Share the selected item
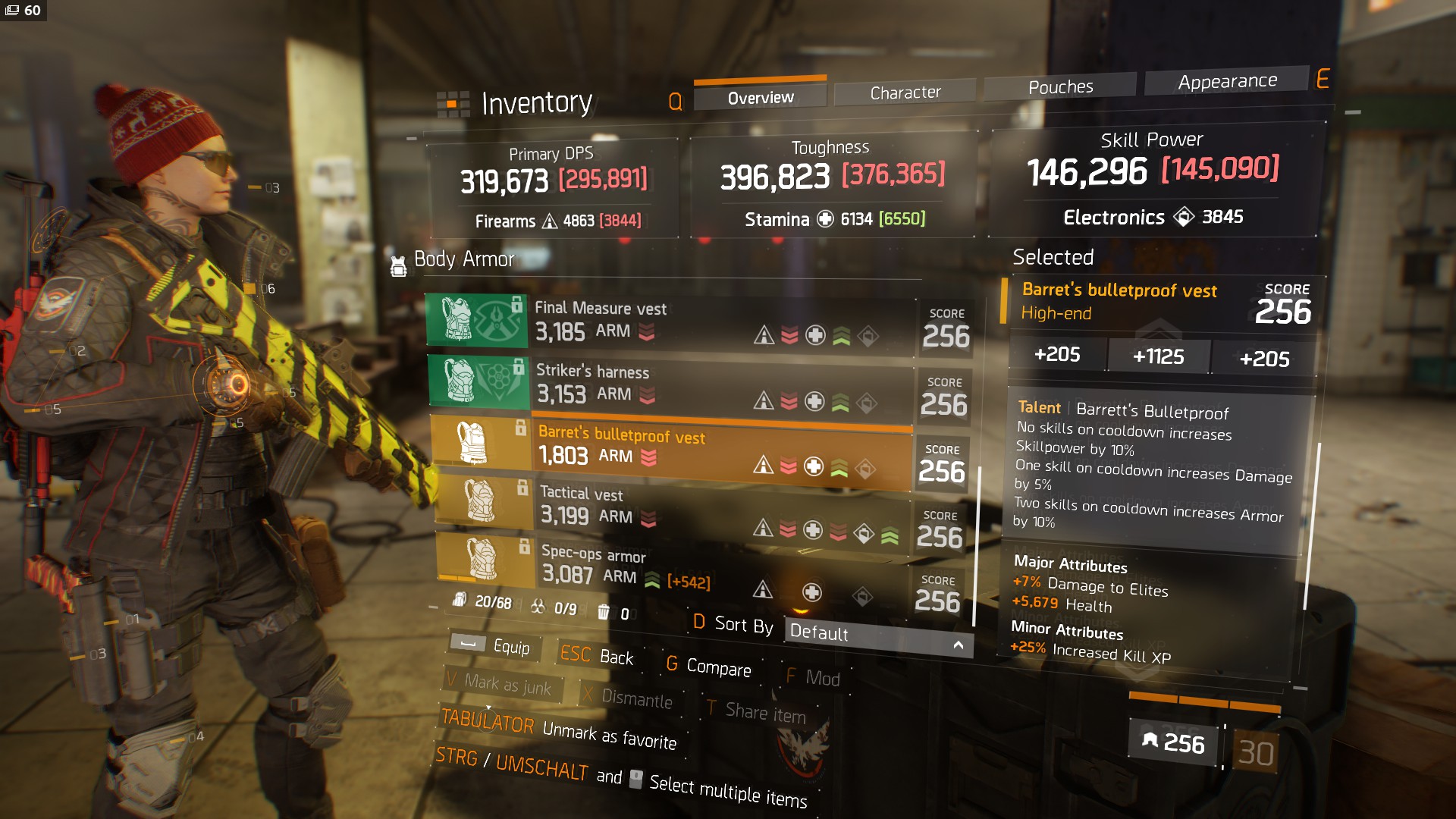This screenshot has width=1456, height=819. click(x=755, y=712)
